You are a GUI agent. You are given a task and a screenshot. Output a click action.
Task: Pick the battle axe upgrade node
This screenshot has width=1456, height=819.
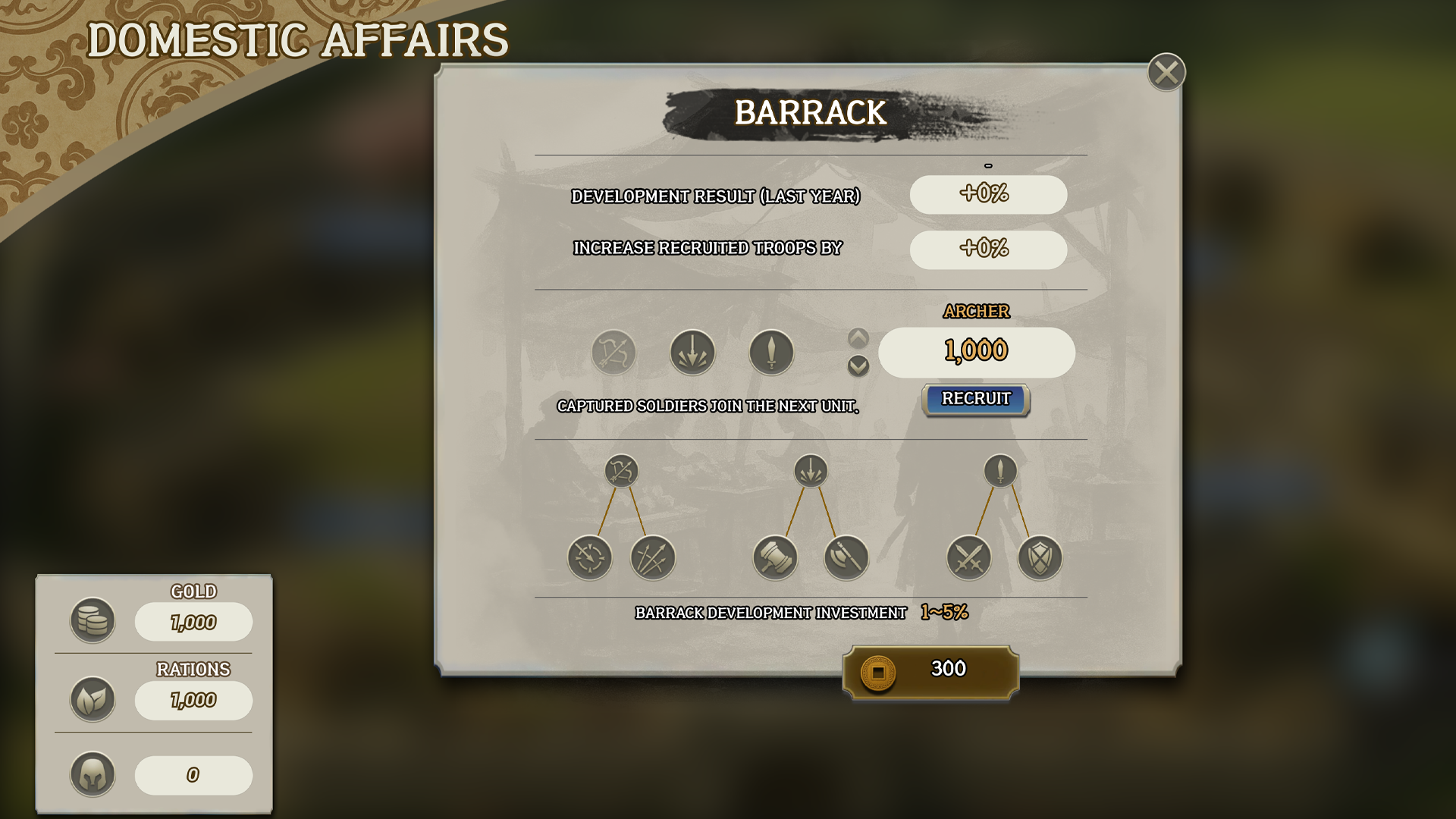[x=846, y=558]
